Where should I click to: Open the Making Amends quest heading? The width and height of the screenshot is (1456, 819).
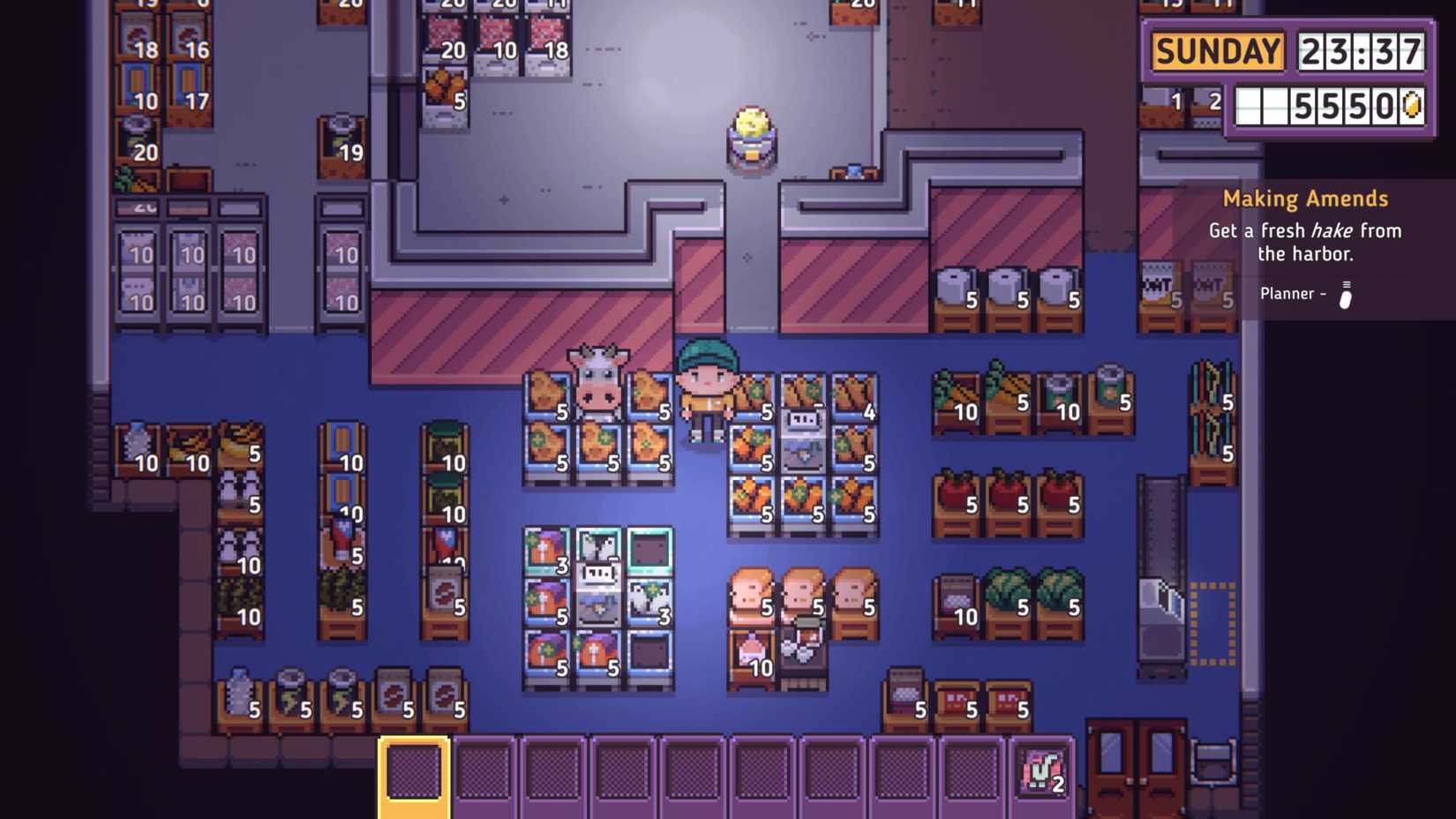[1304, 198]
